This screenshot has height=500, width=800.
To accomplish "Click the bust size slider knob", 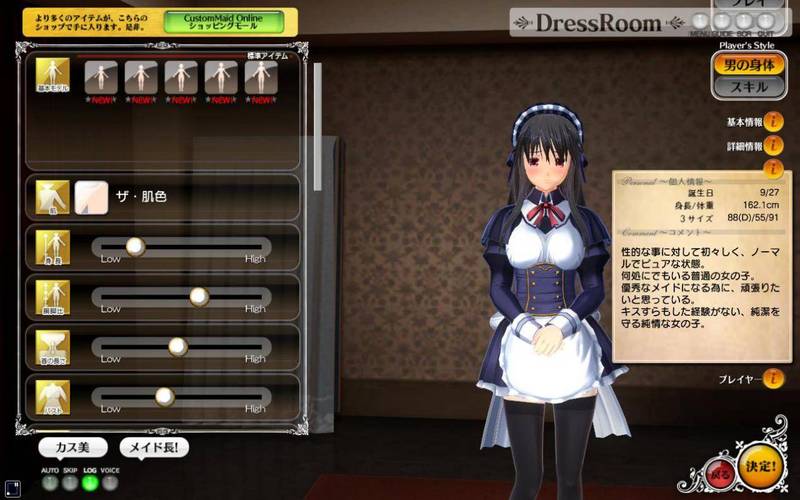I will click(x=164, y=397).
